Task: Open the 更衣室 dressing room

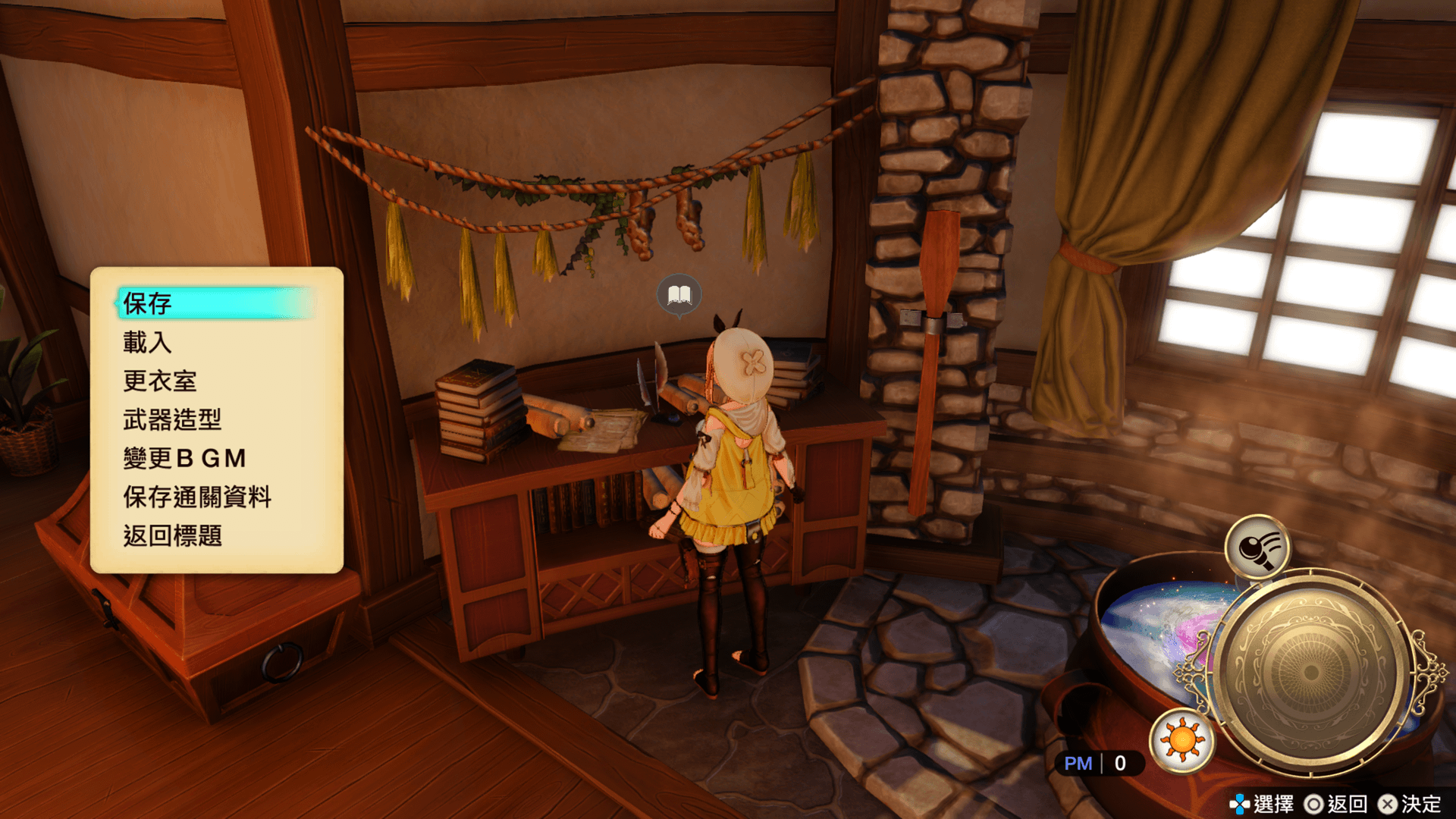Action: [x=160, y=381]
